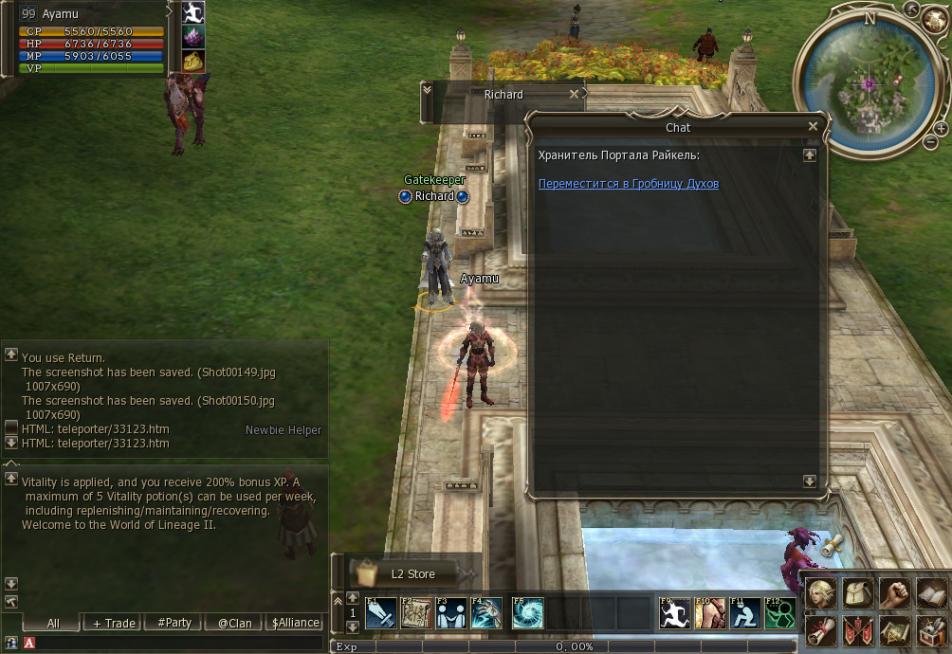Switch to the @Clan chat tab
Image resolution: width=952 pixels, height=654 pixels.
coord(235,623)
